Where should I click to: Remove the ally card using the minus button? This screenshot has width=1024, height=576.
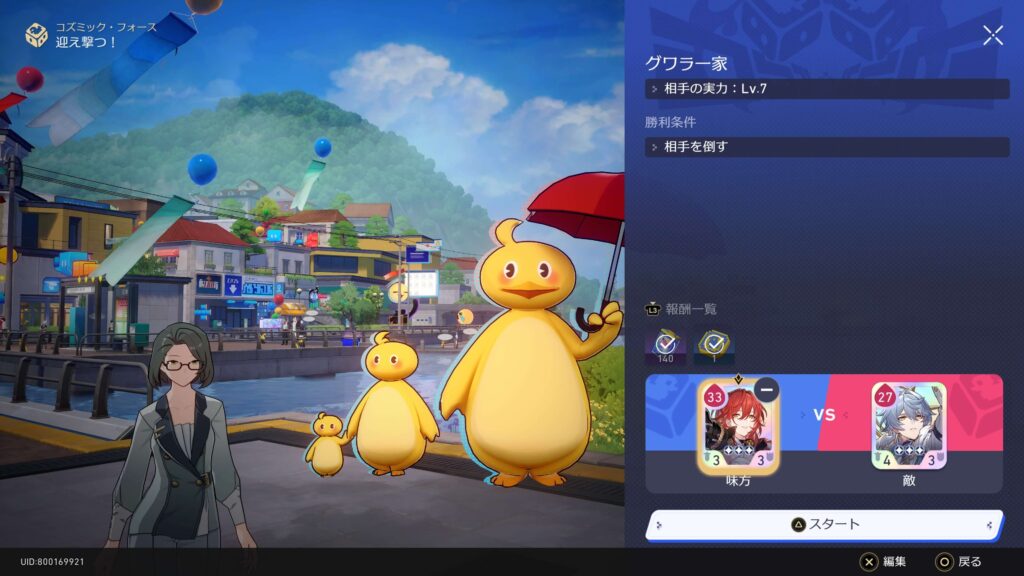coord(767,389)
